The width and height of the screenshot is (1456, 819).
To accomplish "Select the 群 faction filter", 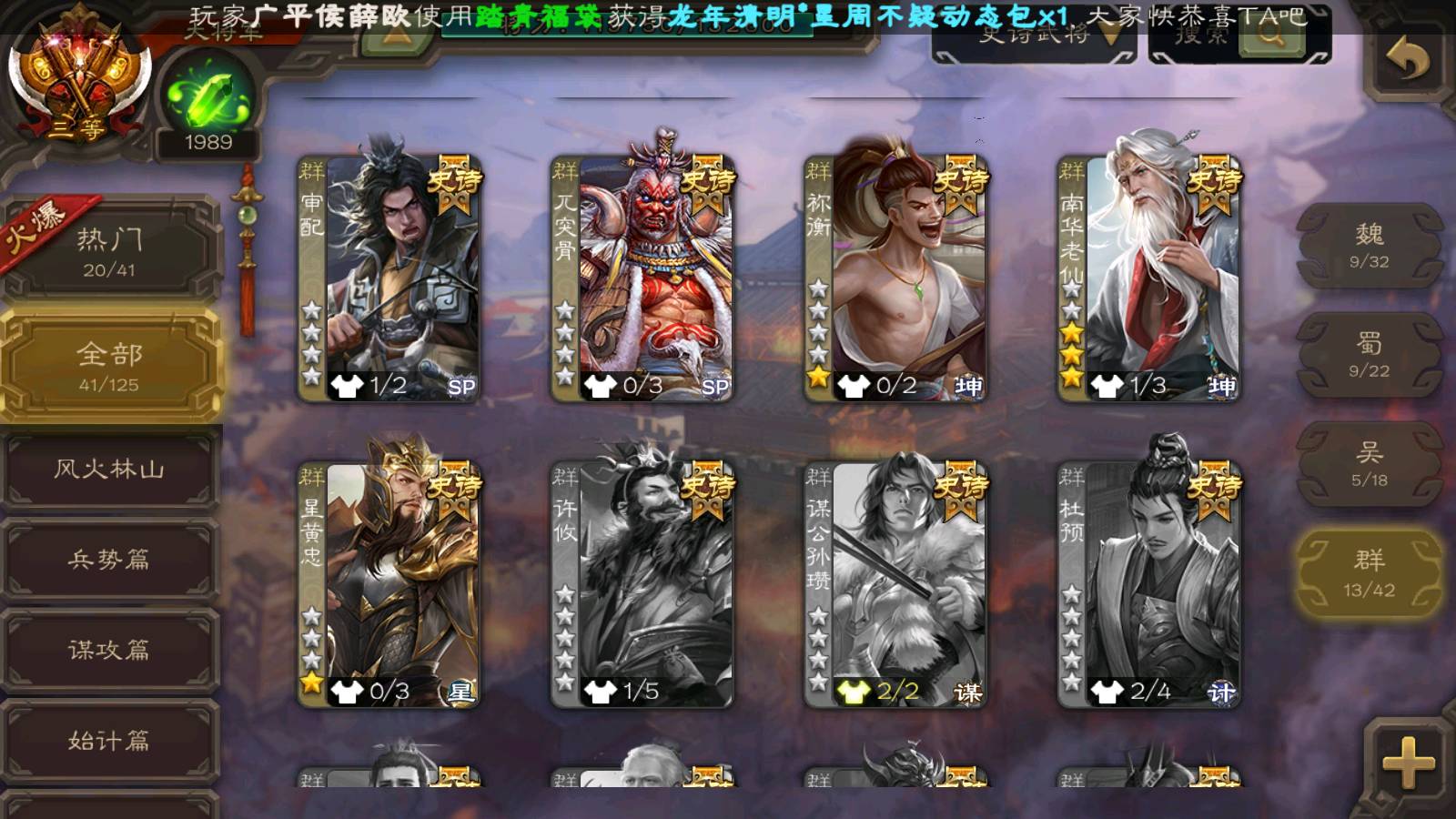I will click(x=1369, y=573).
